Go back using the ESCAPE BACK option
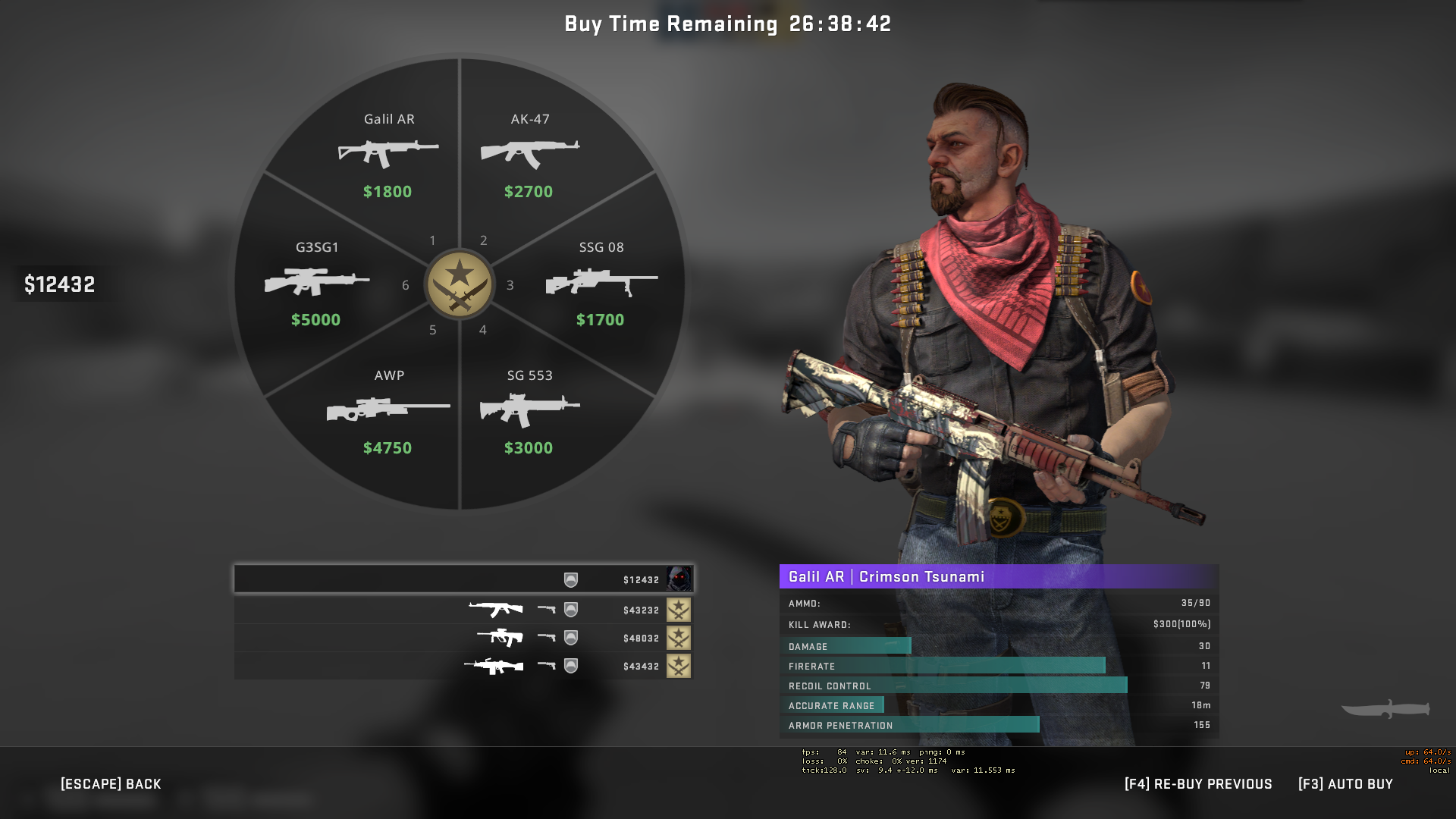 click(x=109, y=783)
